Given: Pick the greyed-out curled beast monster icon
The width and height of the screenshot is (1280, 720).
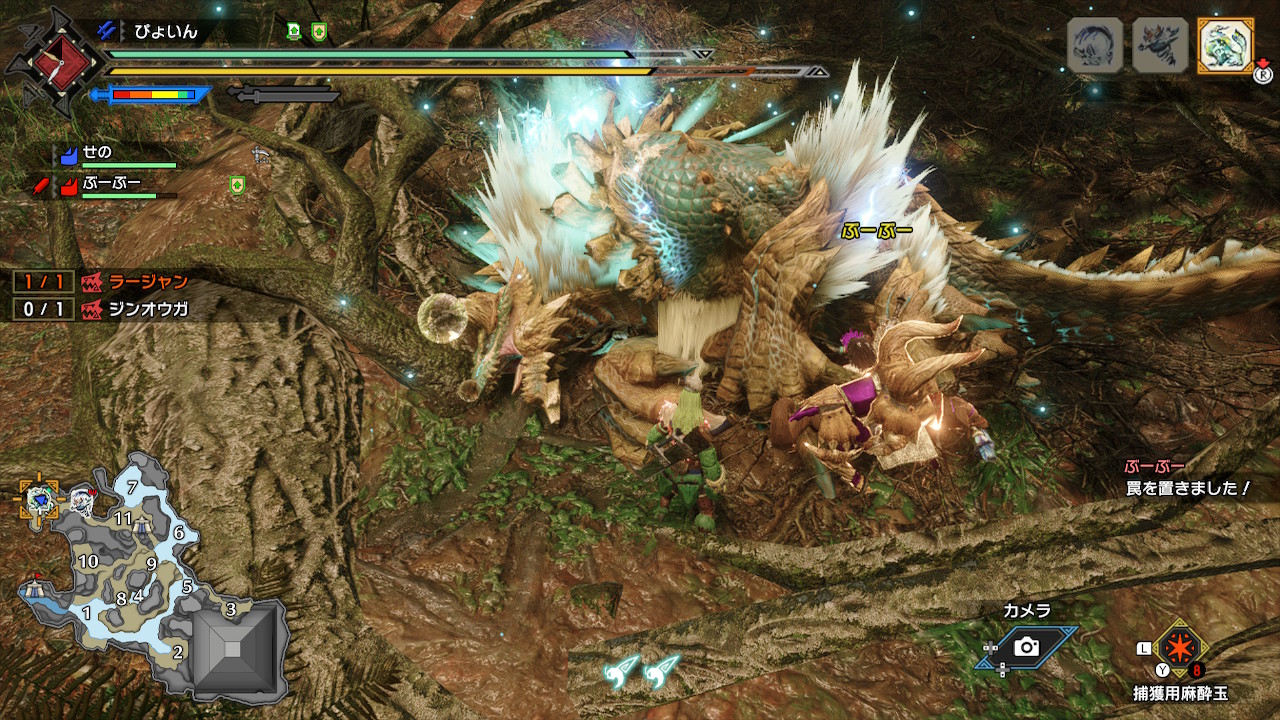Looking at the screenshot, I should 1095,45.
